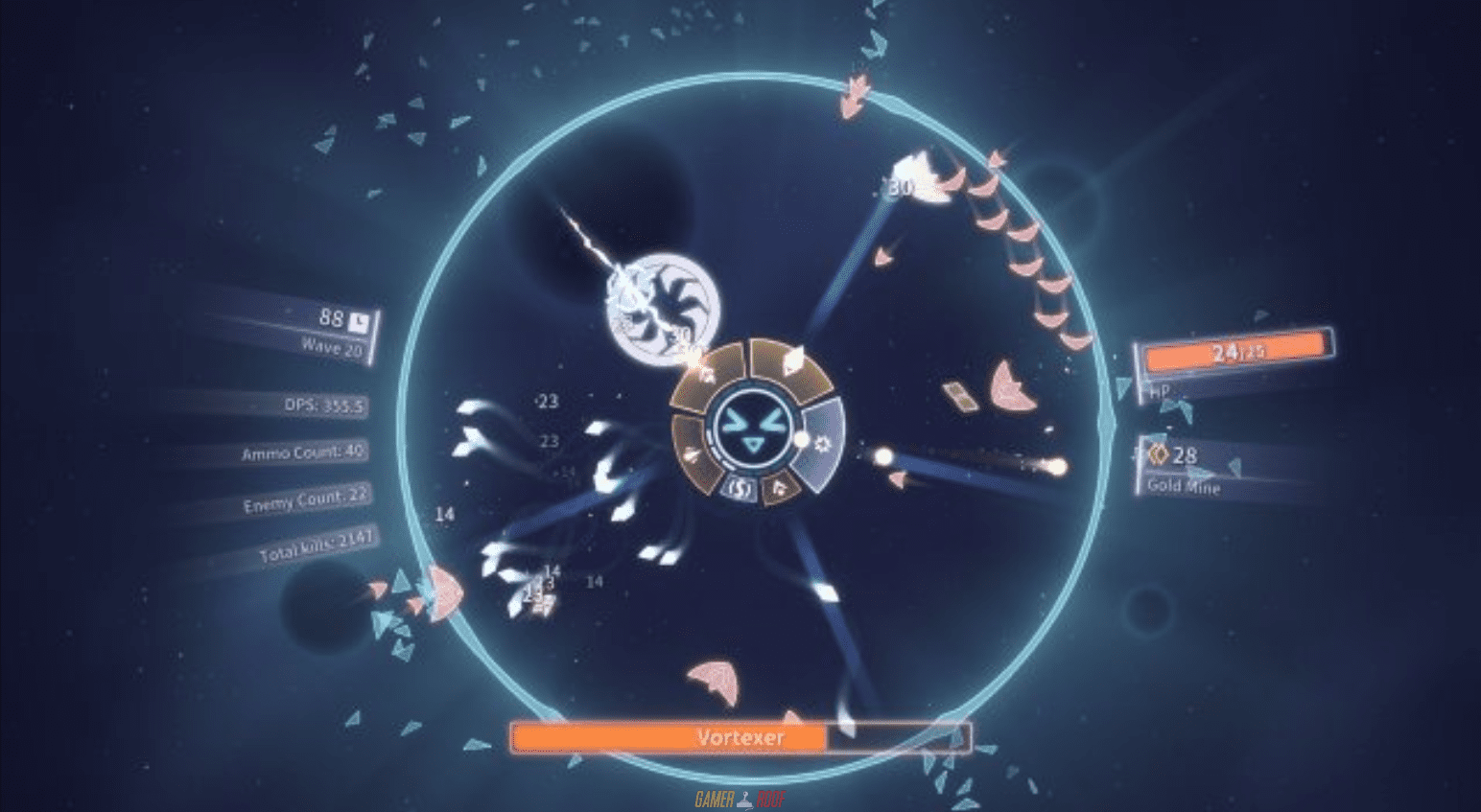Select the gear icon segment on the radial wheel
Image resolution: width=1481 pixels, height=812 pixels.
click(823, 443)
